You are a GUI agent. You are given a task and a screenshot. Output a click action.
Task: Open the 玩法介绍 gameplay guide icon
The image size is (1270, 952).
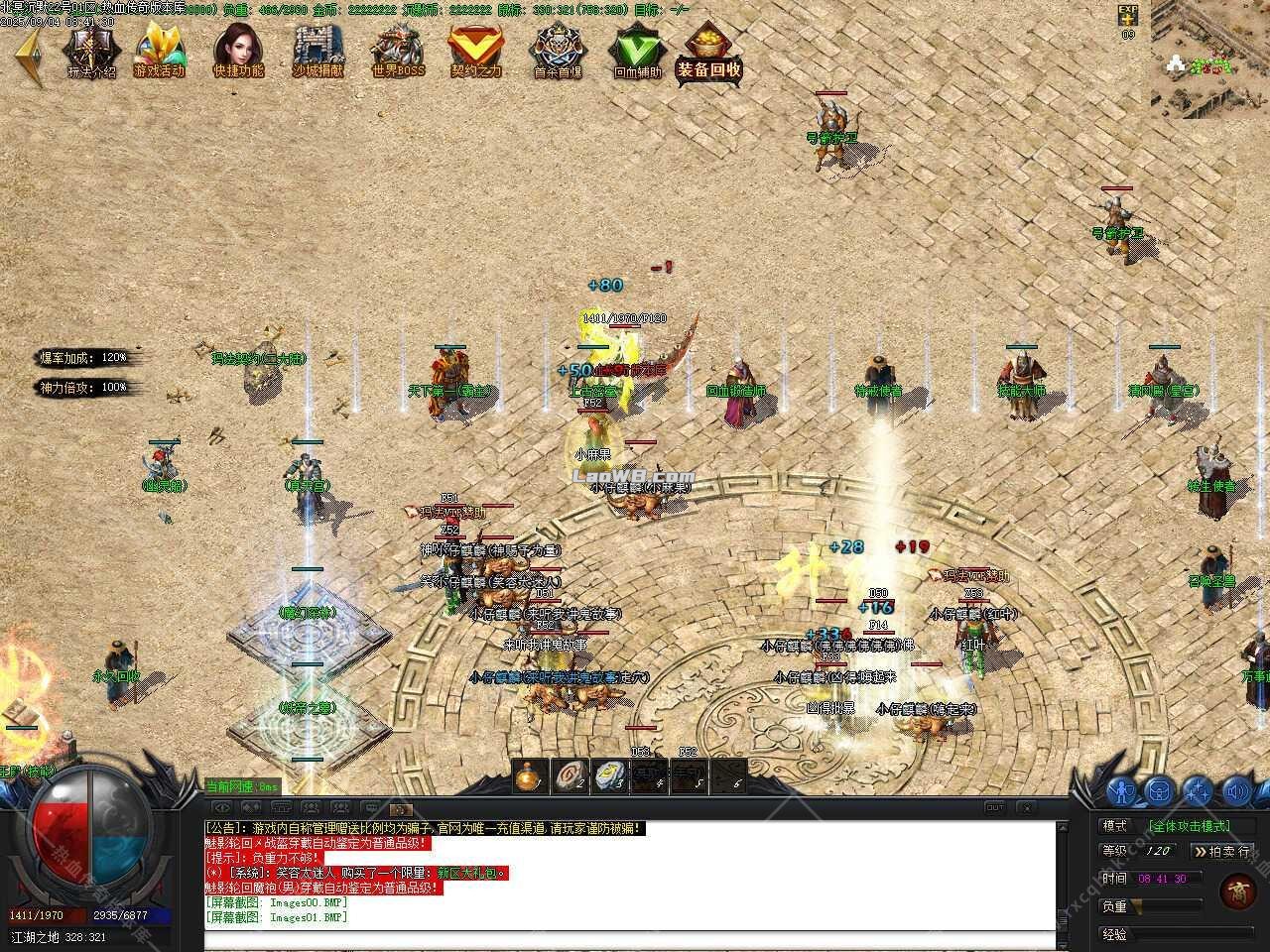click(x=91, y=50)
